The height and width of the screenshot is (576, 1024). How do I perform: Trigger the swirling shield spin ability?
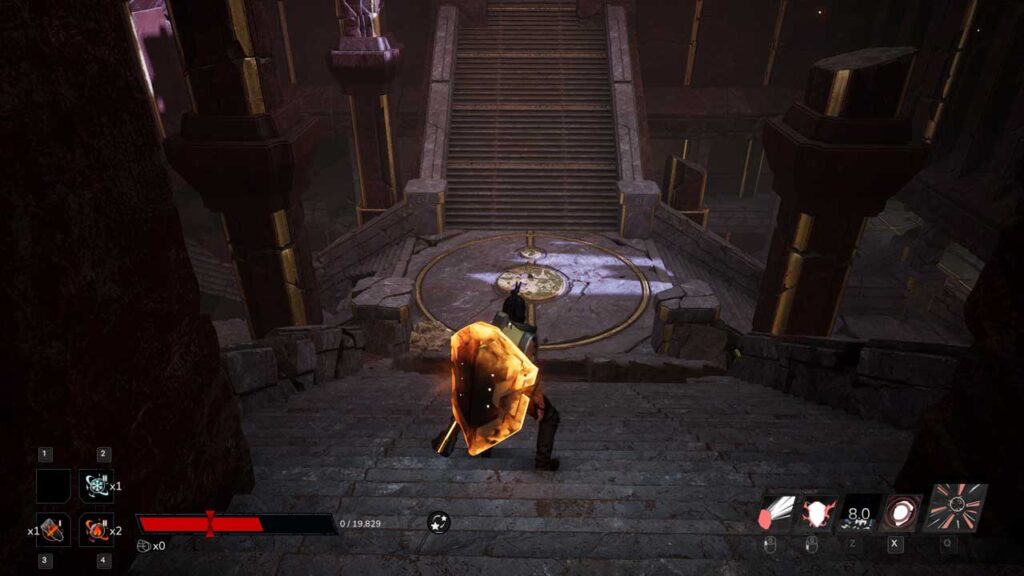coord(903,513)
